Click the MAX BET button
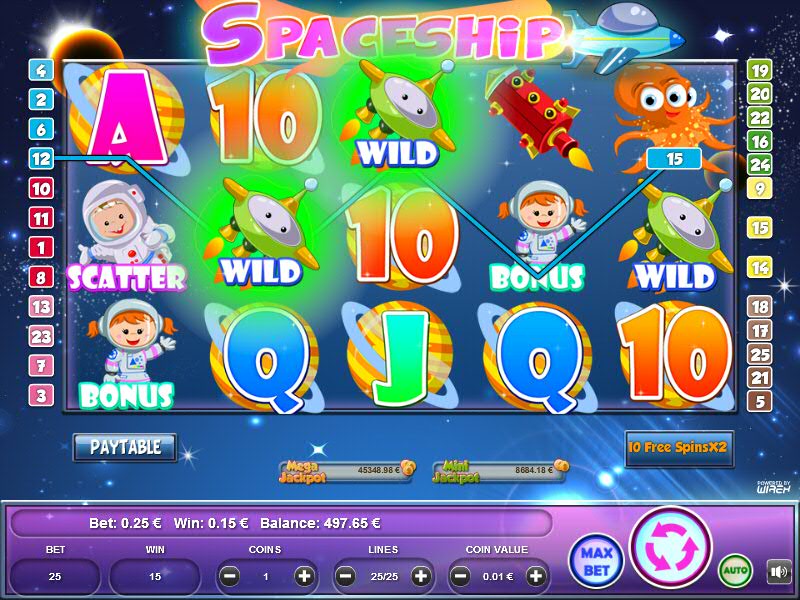800x600 pixels. pyautogui.click(x=594, y=560)
